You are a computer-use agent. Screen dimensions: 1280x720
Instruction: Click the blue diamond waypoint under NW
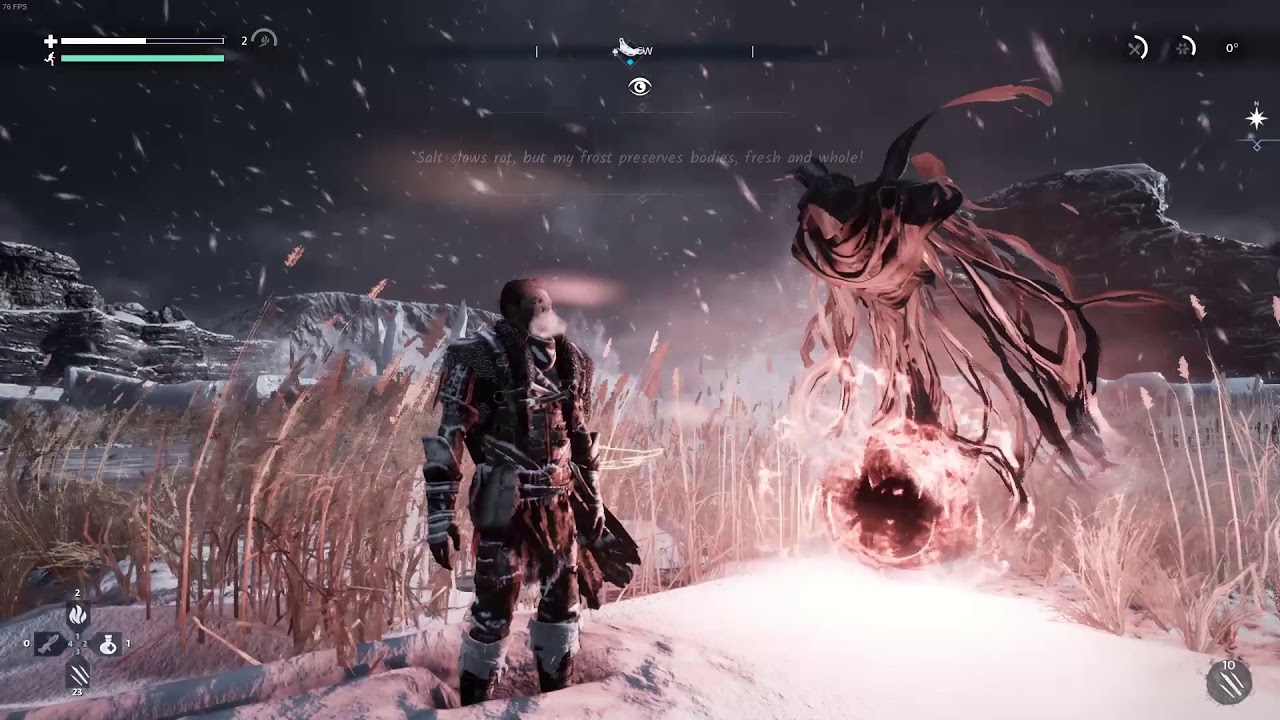(x=631, y=60)
